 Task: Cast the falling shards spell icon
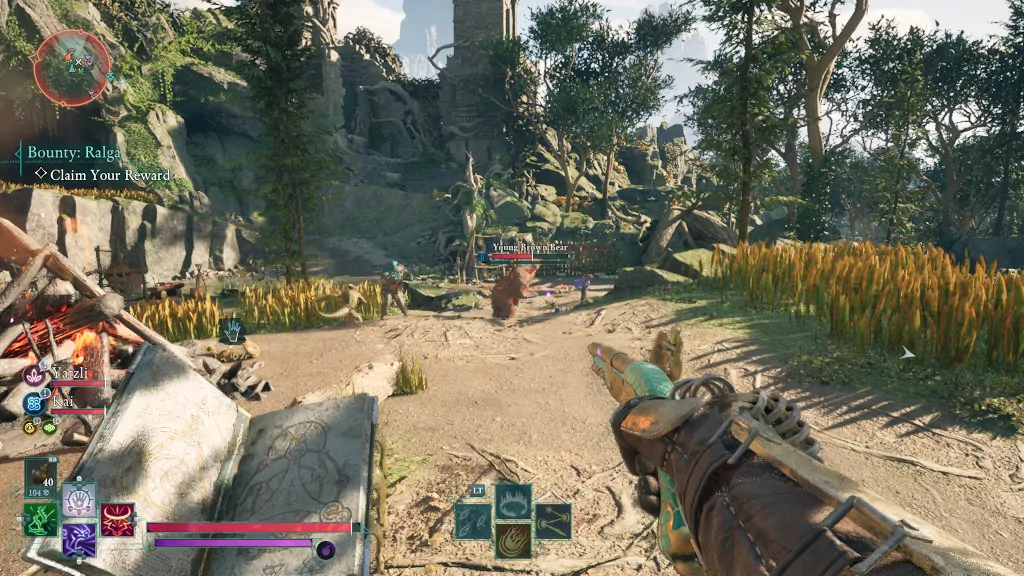[473, 521]
